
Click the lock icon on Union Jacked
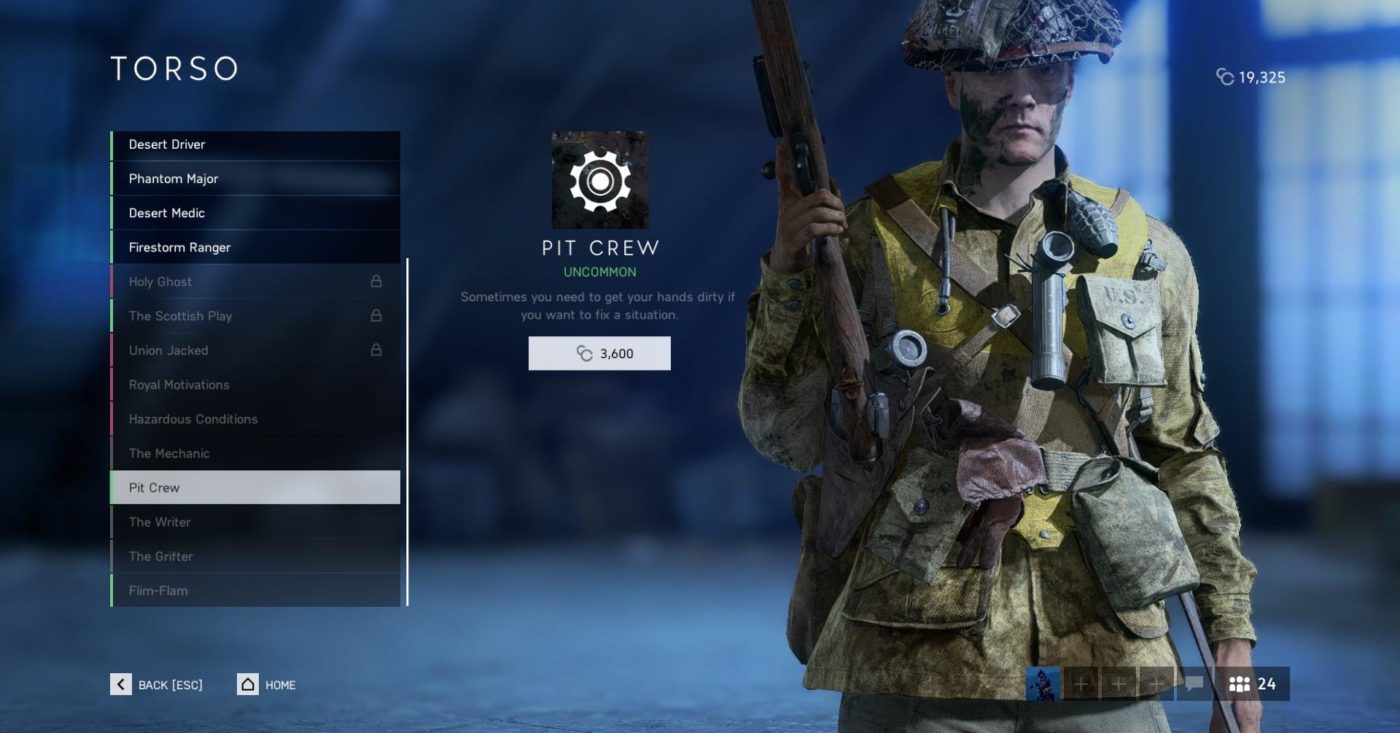click(x=377, y=350)
